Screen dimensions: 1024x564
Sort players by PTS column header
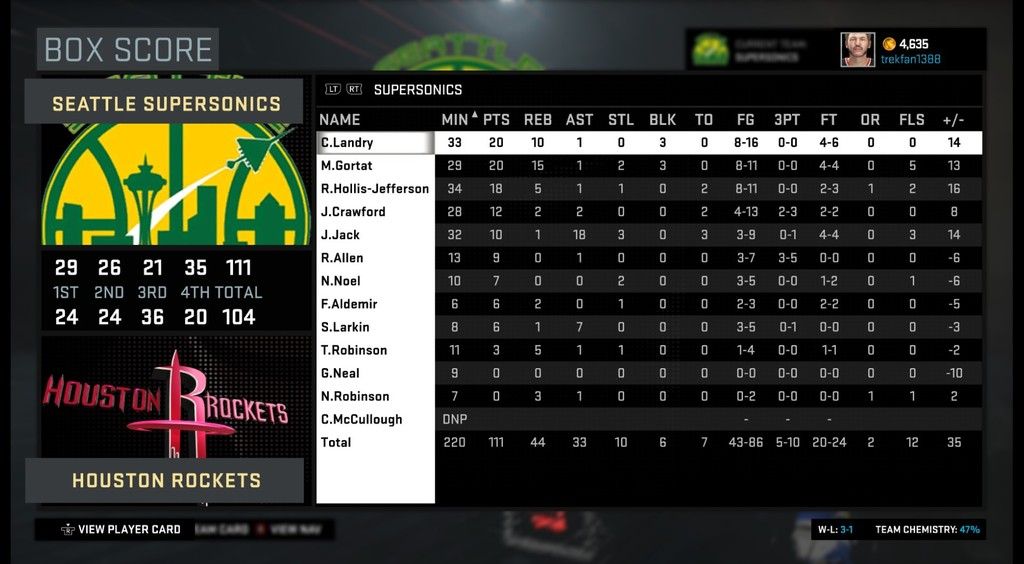coord(496,120)
